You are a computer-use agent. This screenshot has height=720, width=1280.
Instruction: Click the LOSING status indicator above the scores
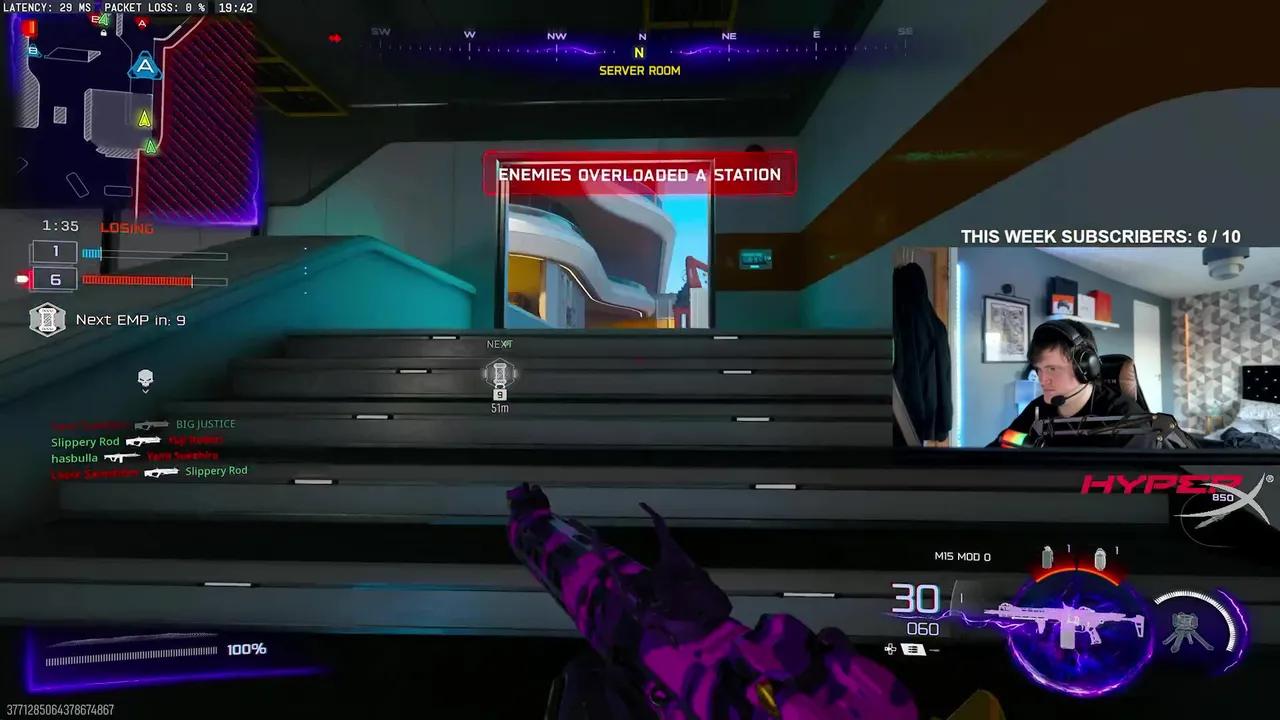[x=125, y=228]
